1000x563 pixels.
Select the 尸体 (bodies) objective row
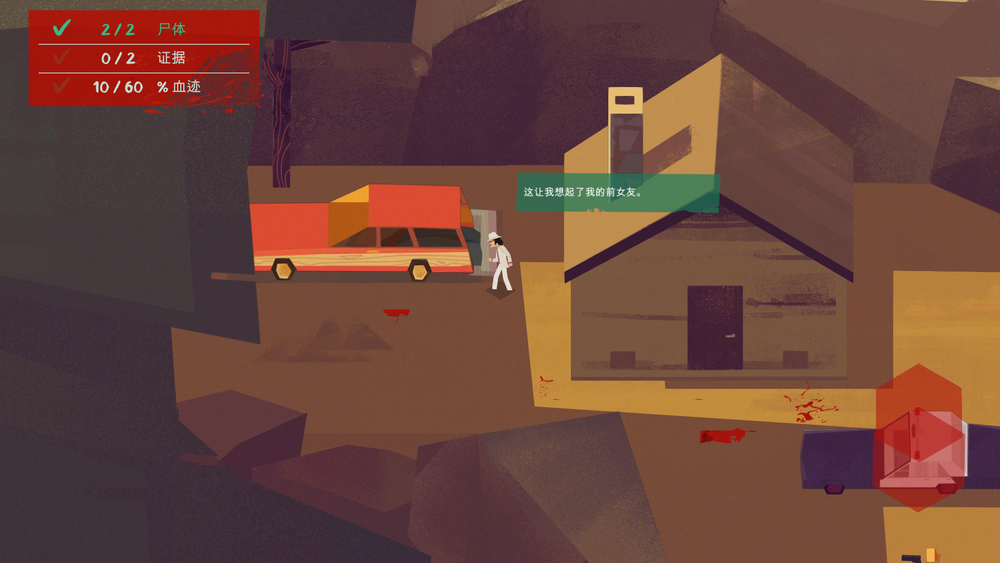(144, 29)
